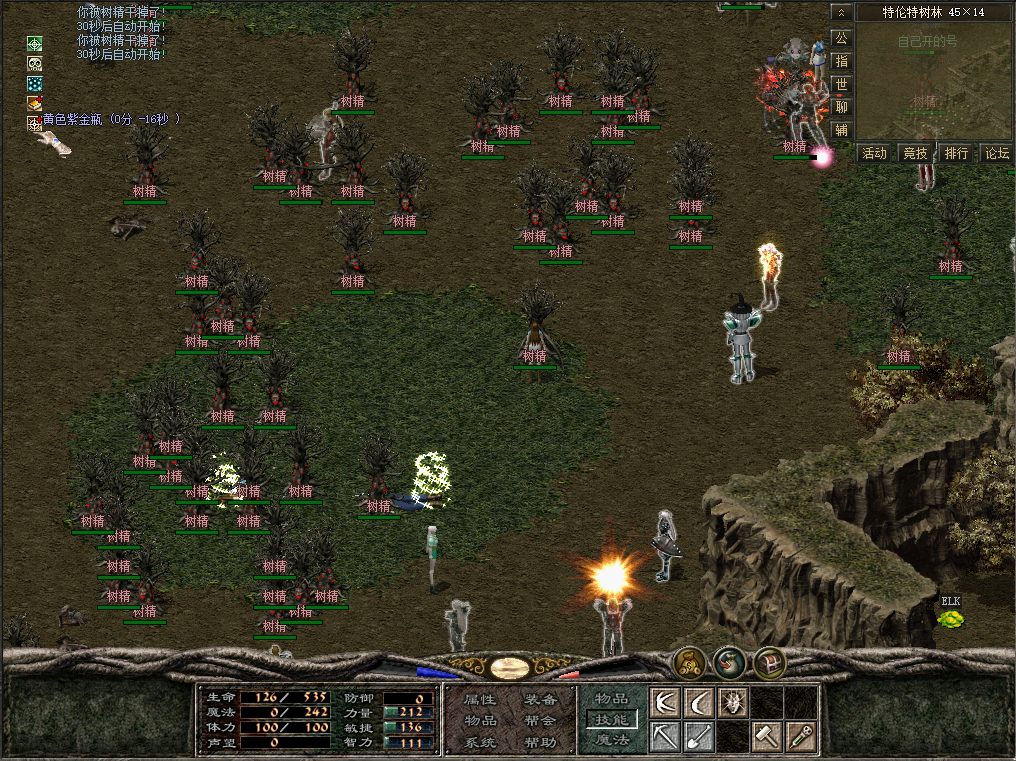Toggle the green crosshair status icon

[x=35, y=44]
